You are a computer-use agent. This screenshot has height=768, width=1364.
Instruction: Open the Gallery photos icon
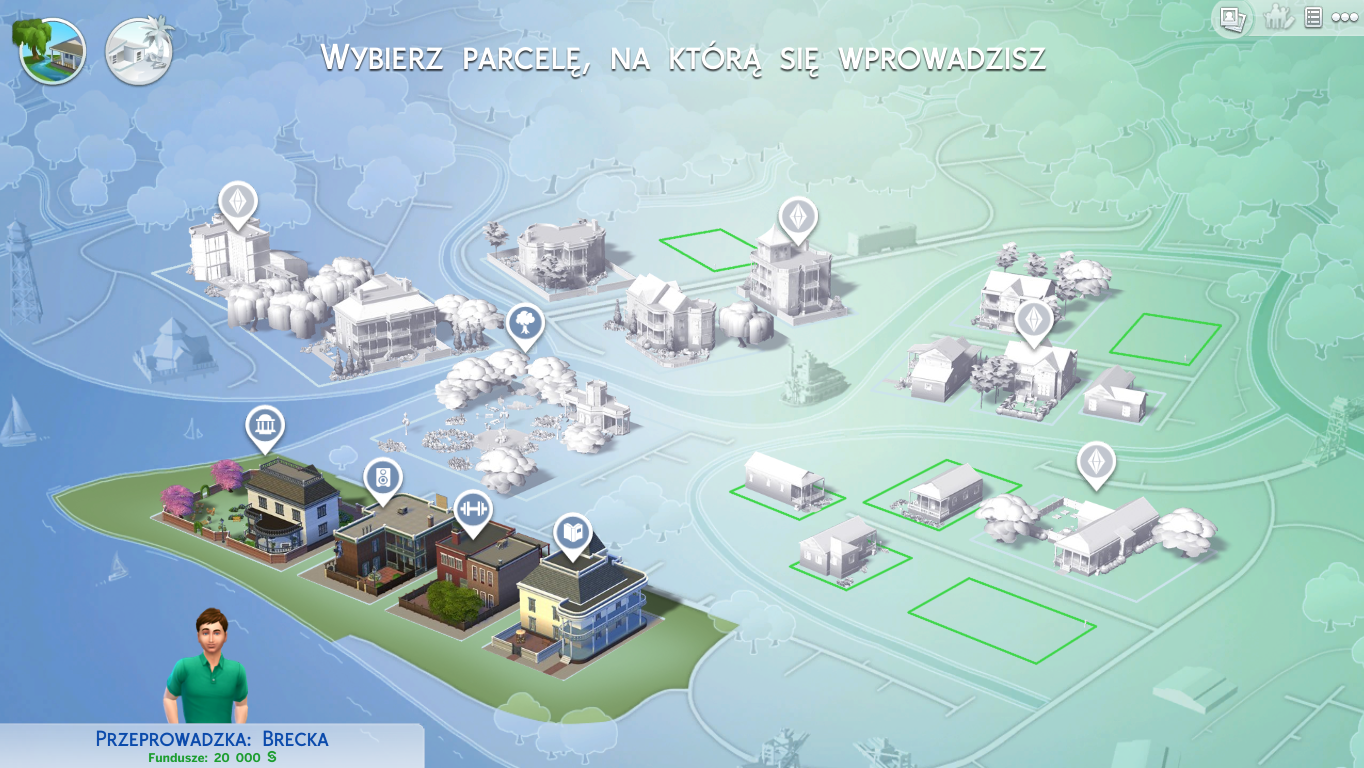tap(1232, 18)
